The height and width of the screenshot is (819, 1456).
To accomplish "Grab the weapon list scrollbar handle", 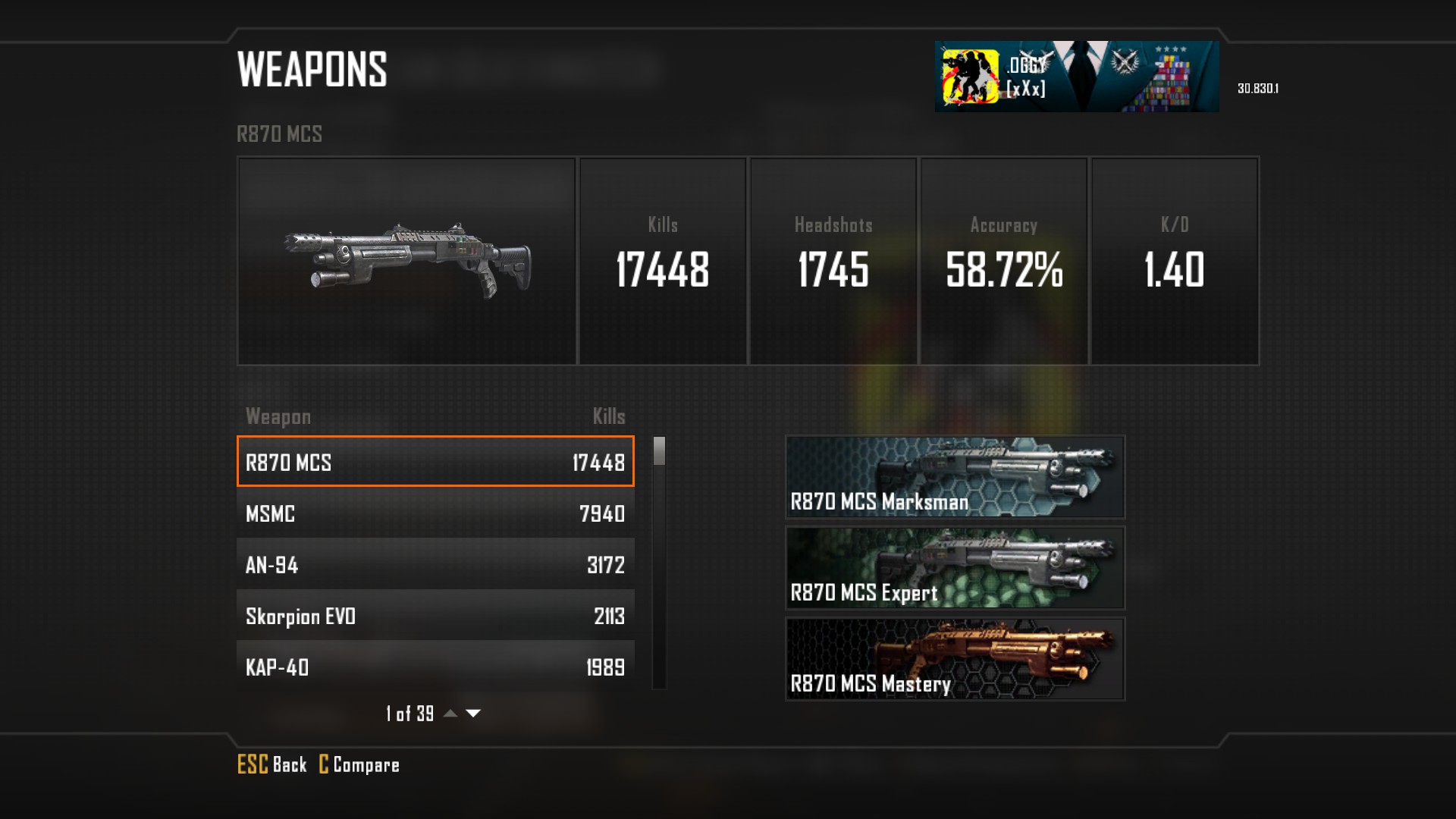I will coord(659,451).
